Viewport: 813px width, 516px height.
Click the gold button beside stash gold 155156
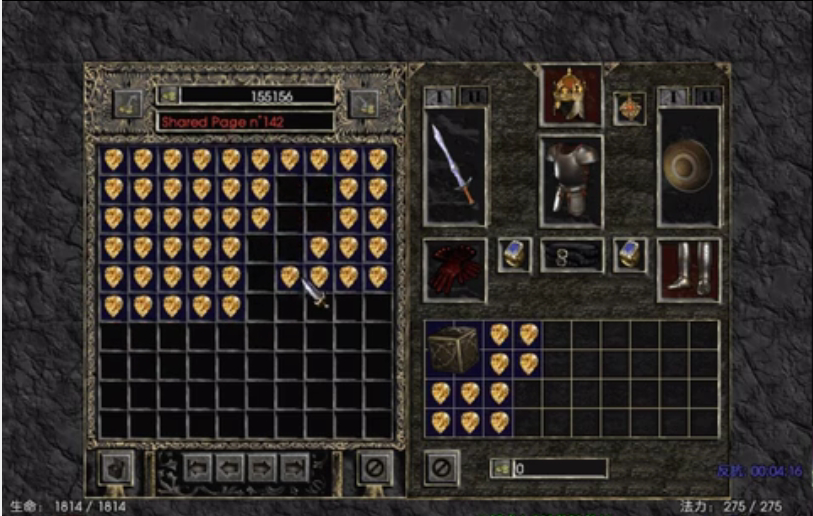(x=168, y=96)
